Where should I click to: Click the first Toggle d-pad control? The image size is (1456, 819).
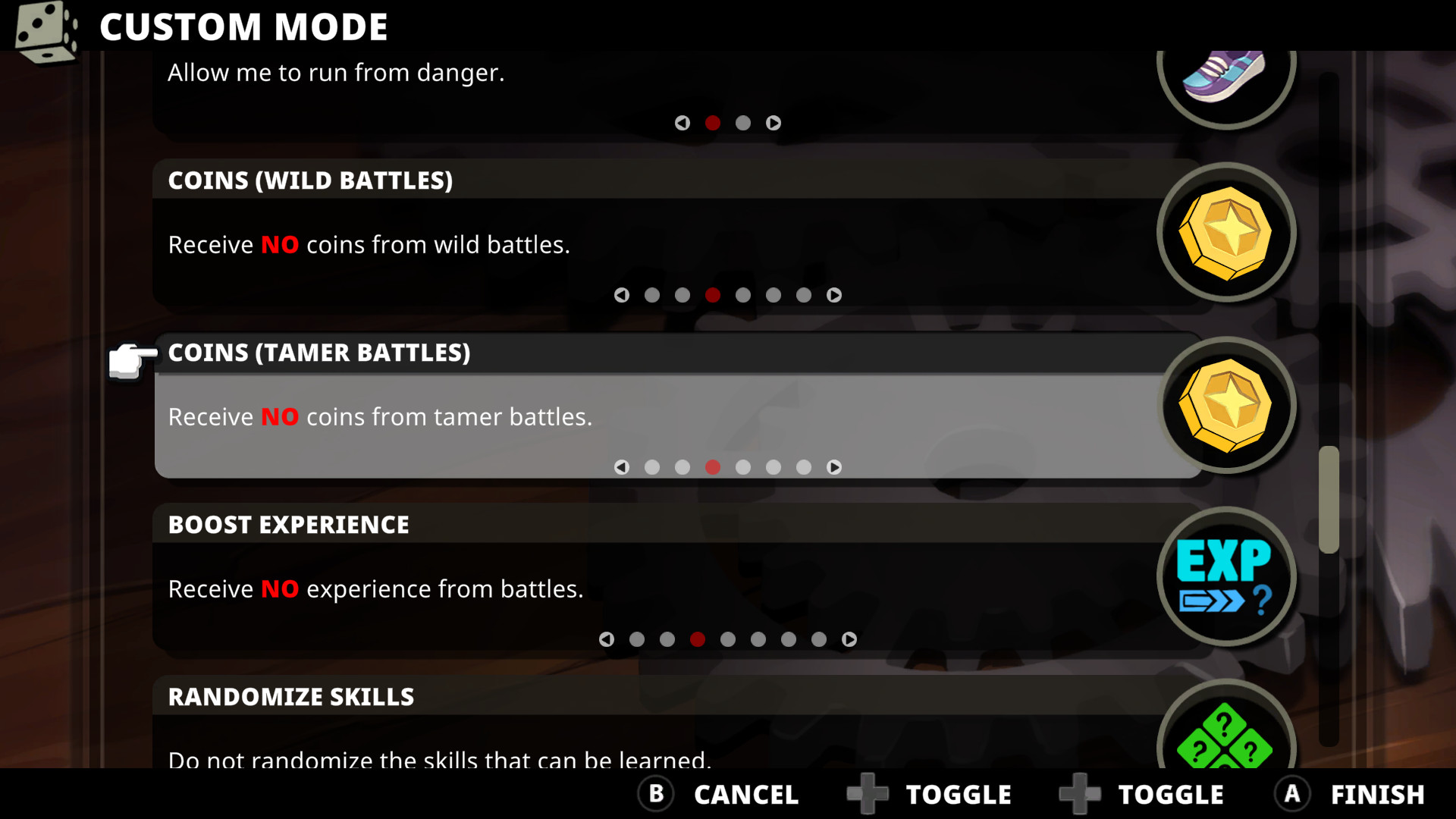click(867, 794)
